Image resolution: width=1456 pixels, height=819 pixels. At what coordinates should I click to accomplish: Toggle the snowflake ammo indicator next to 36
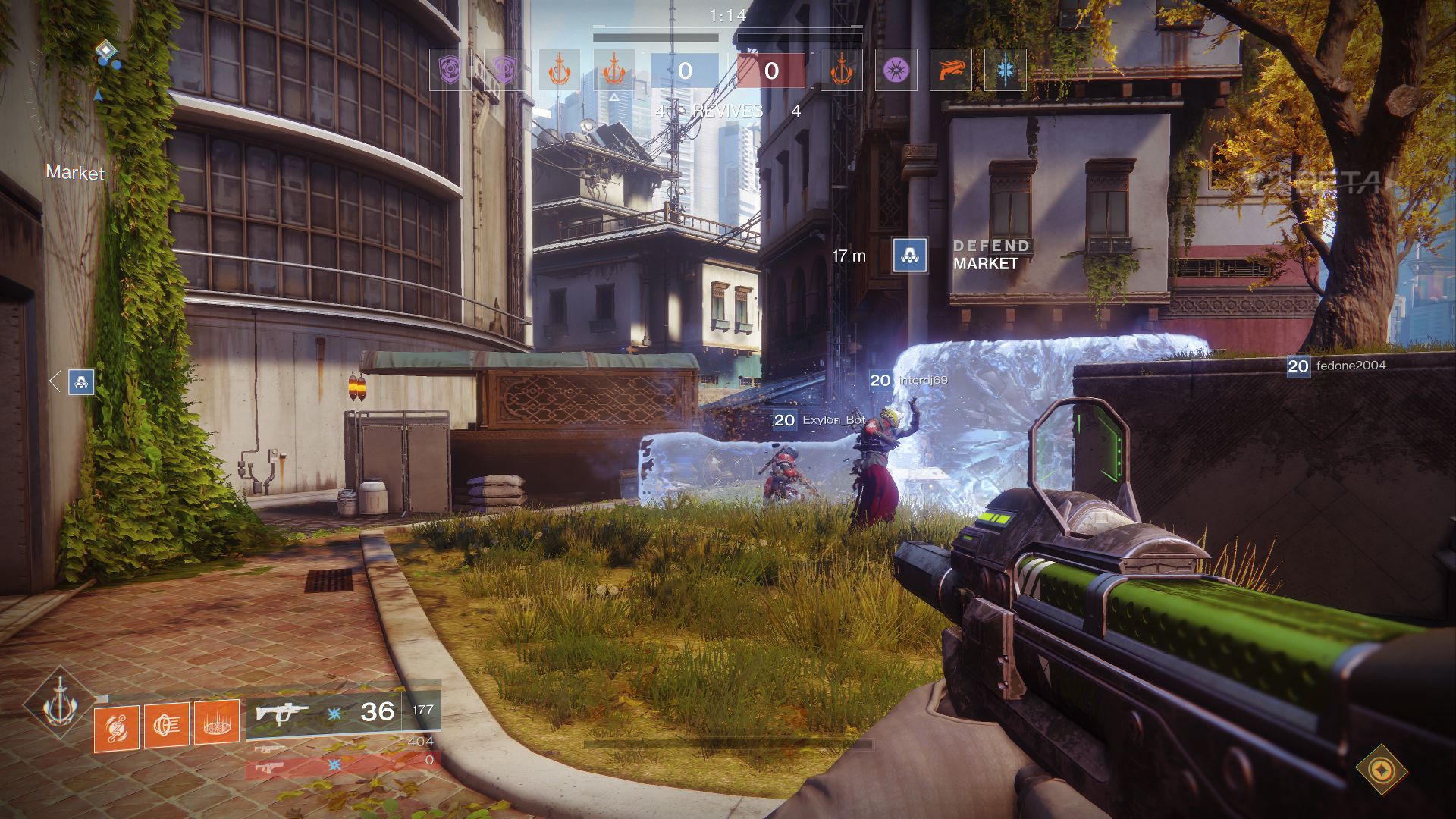333,714
